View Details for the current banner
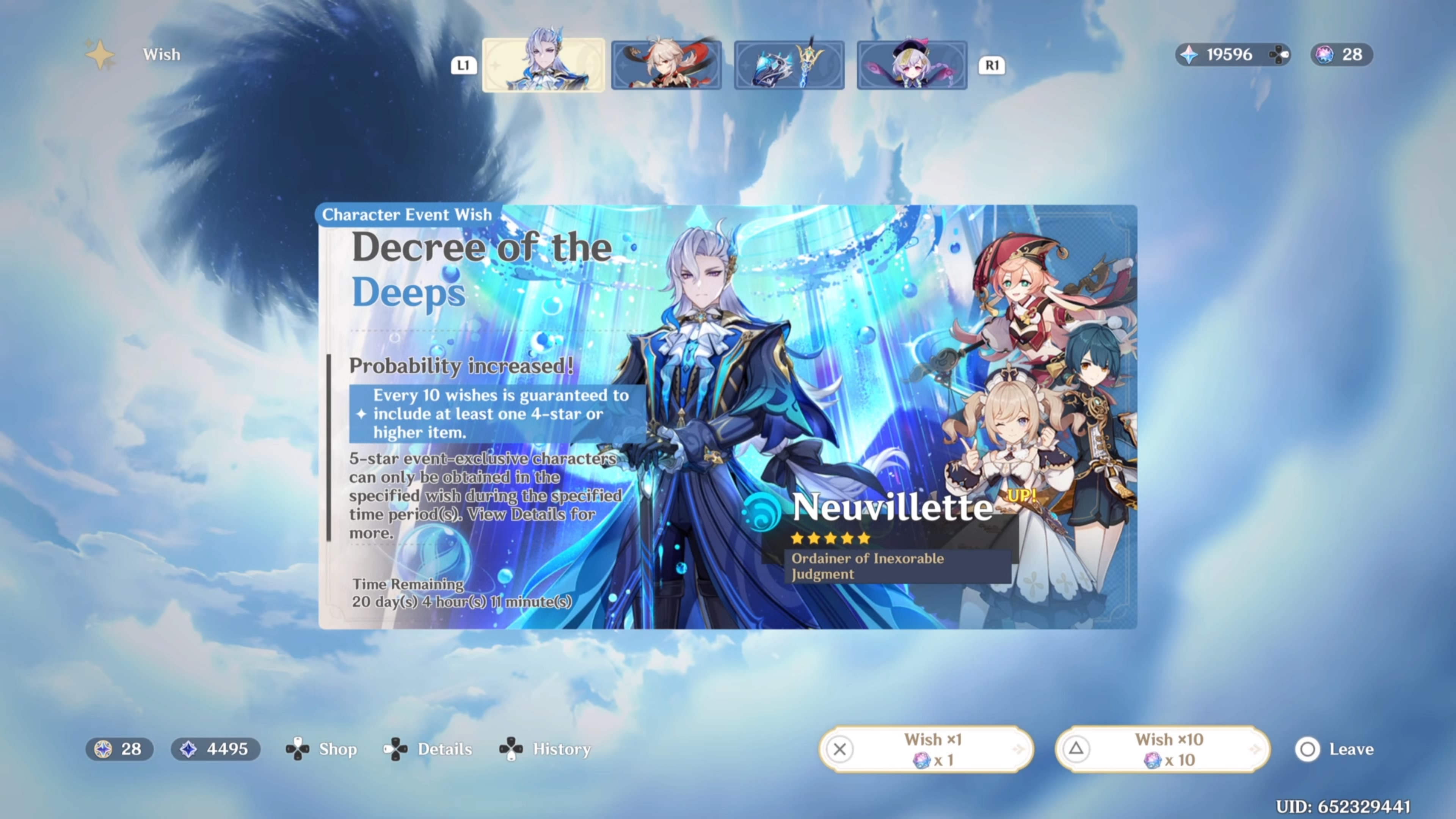The width and height of the screenshot is (1456, 819). point(428,749)
